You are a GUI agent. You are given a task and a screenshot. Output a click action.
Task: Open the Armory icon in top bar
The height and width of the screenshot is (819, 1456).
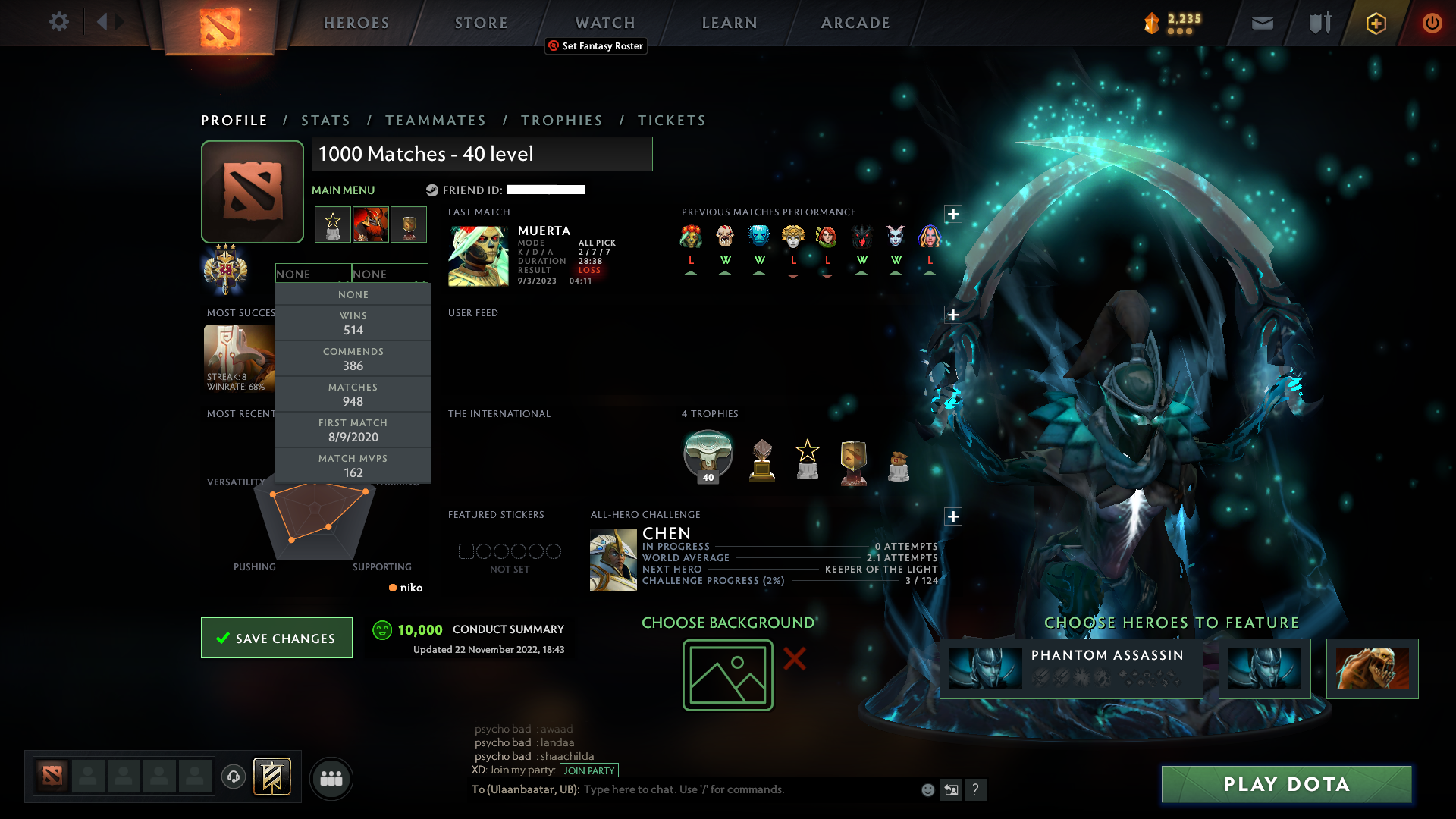click(1318, 23)
